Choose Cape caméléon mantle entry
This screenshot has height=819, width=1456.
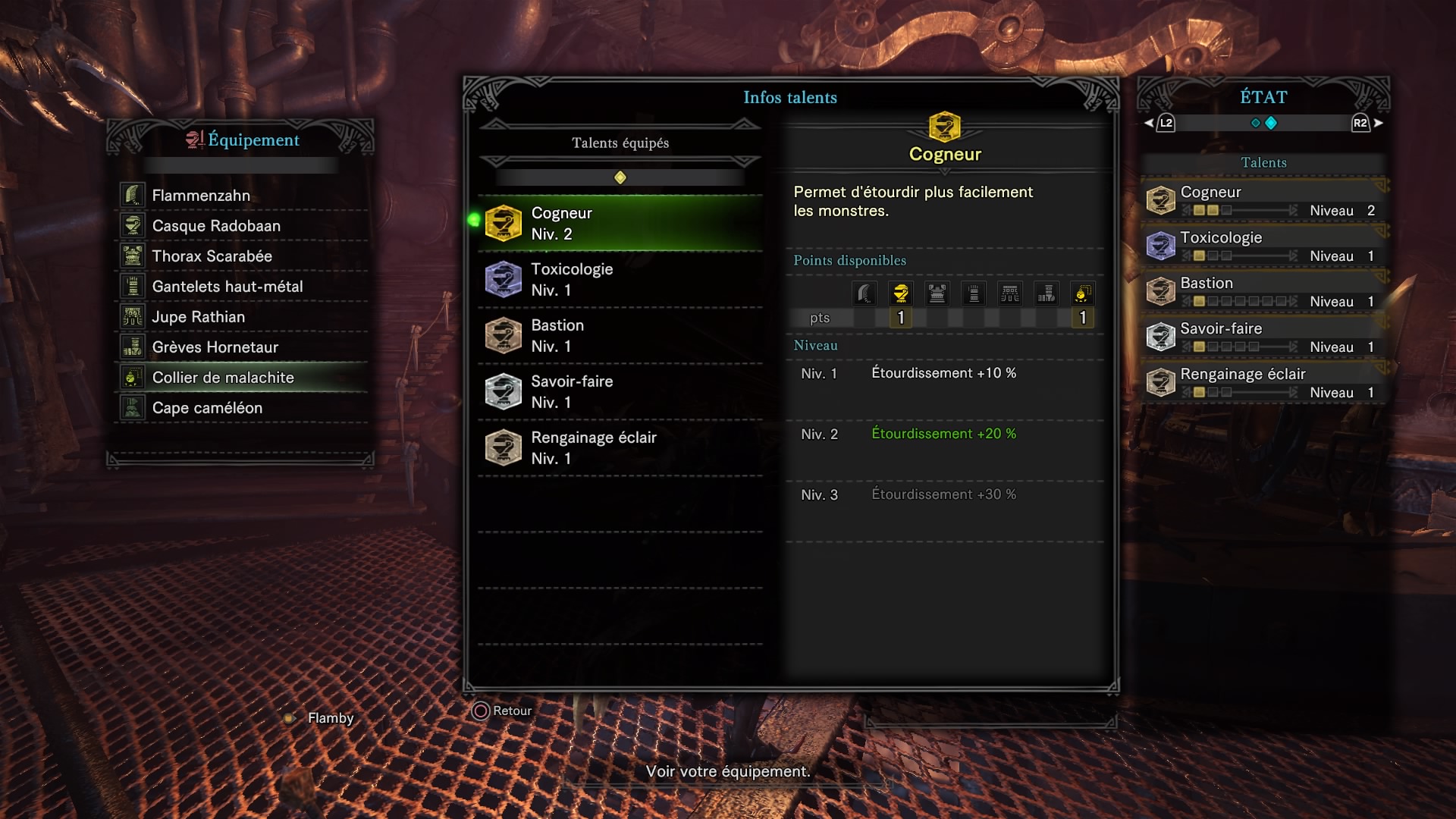[x=207, y=408]
